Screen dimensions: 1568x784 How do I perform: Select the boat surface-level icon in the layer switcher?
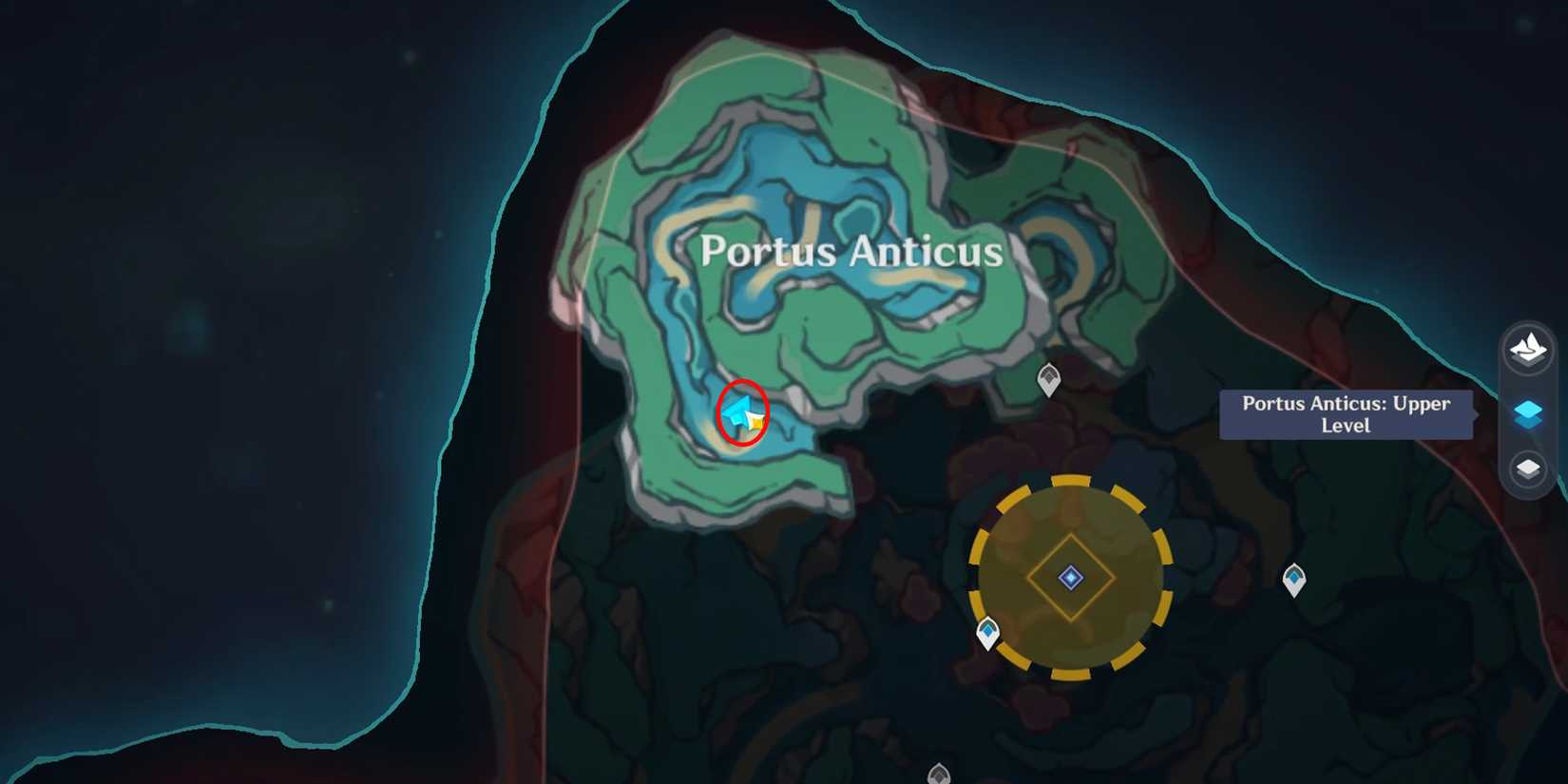1528,349
